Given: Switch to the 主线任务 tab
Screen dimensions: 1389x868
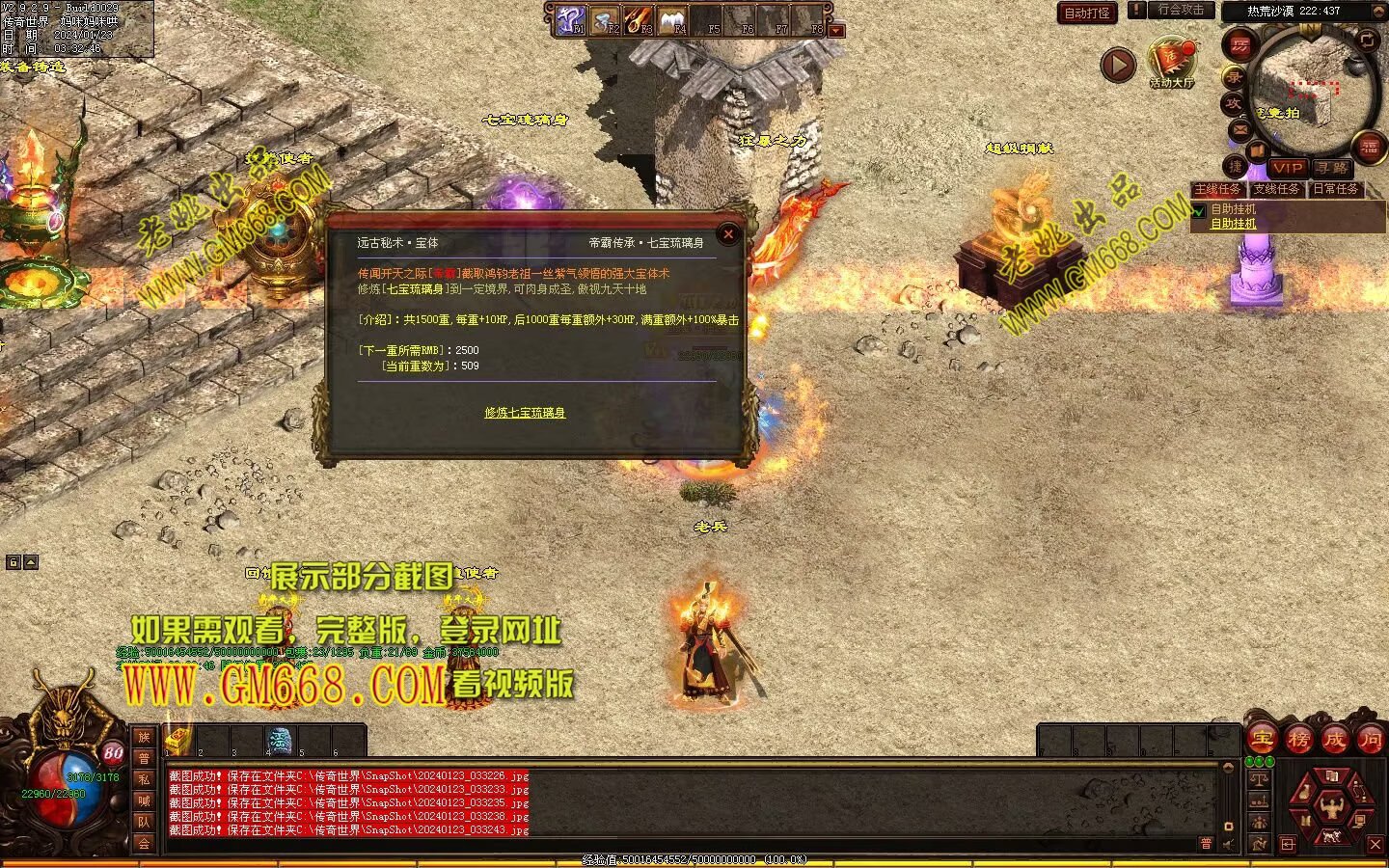Looking at the screenshot, I should pyautogui.click(x=1217, y=189).
